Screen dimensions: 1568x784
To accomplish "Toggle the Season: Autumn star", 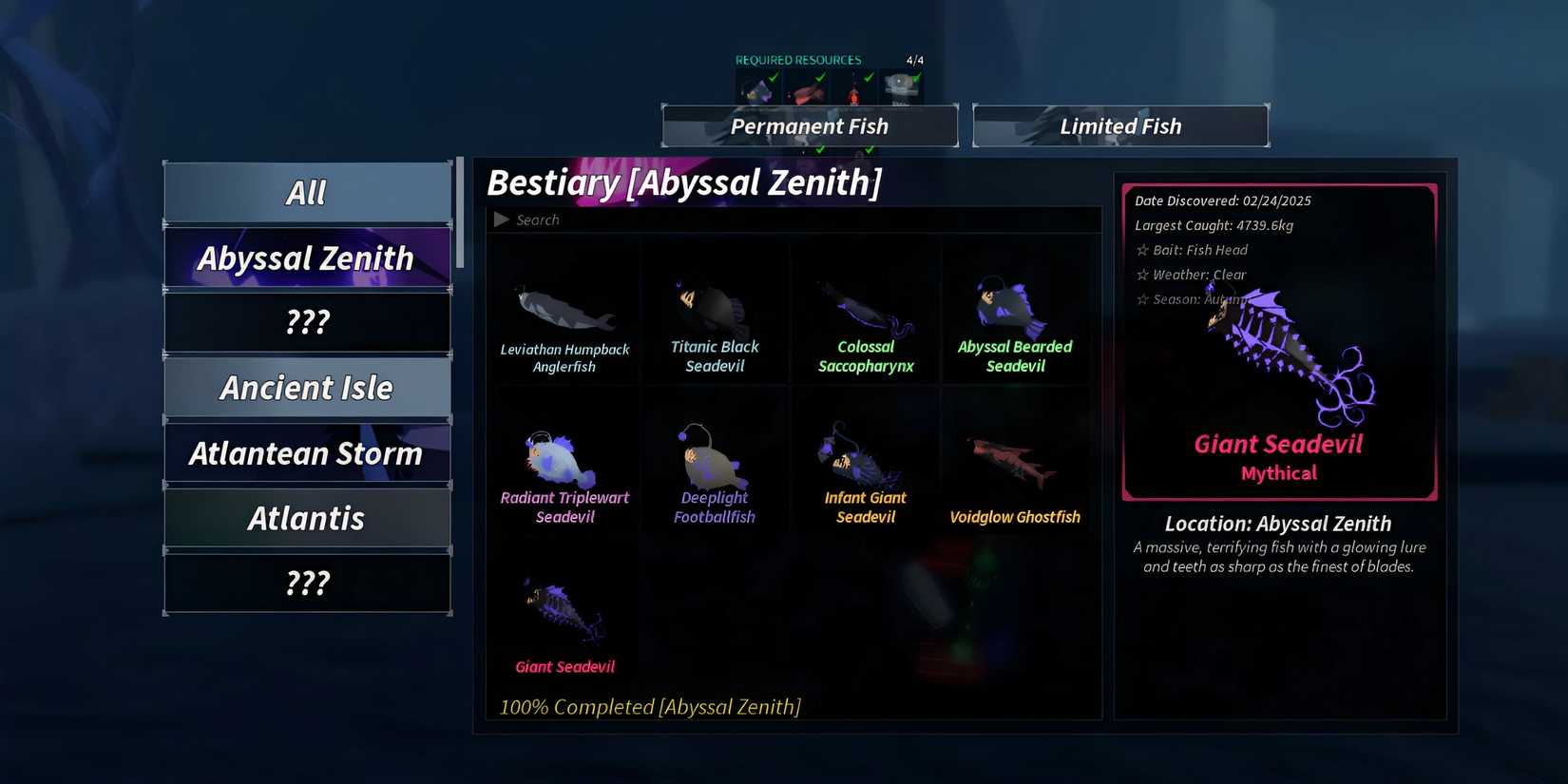I will [x=1141, y=298].
